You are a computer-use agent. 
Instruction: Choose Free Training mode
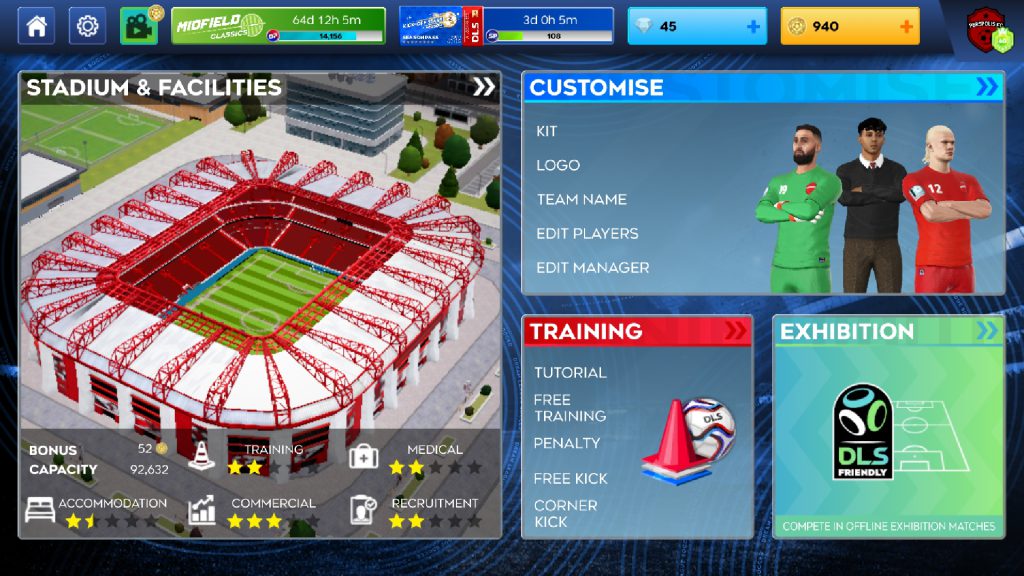click(x=570, y=407)
